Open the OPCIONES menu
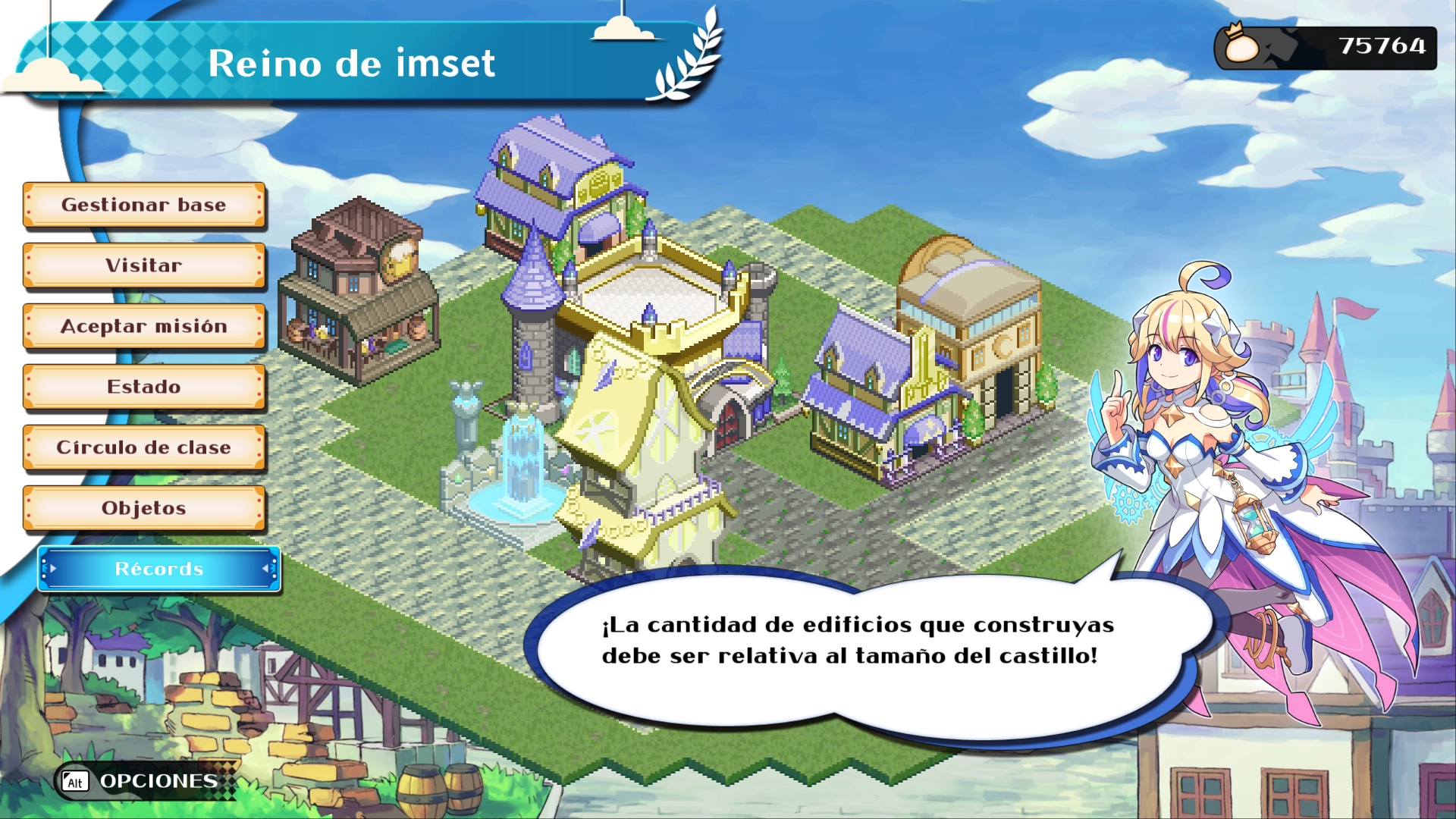 144,781
